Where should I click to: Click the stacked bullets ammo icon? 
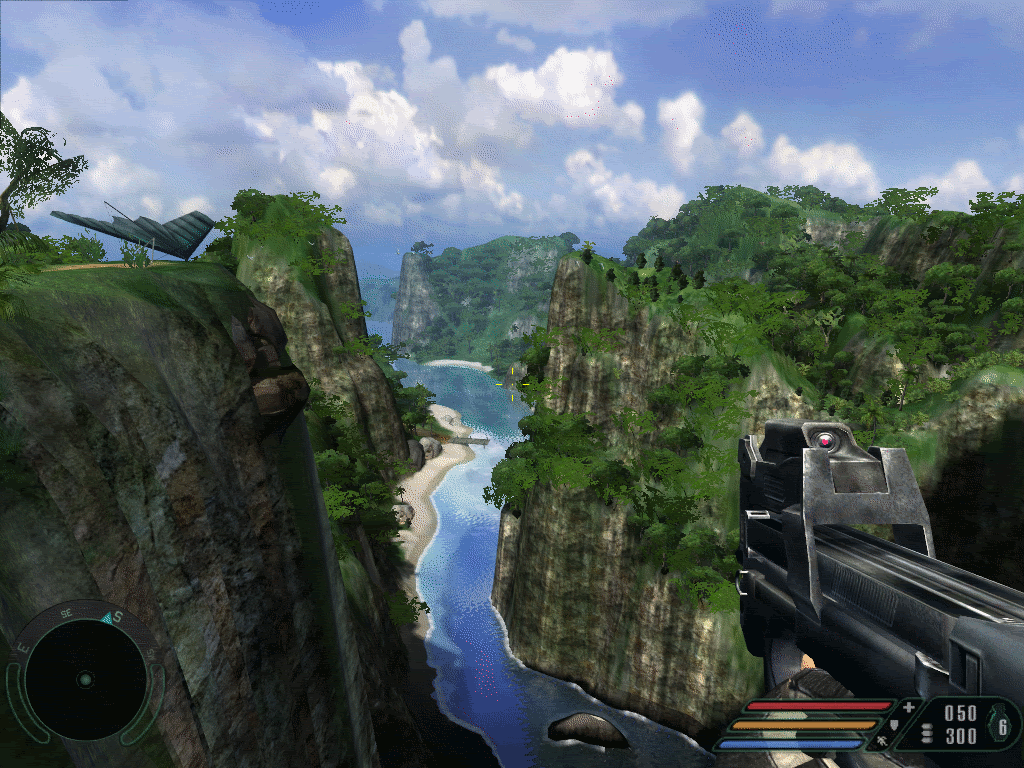tap(926, 733)
